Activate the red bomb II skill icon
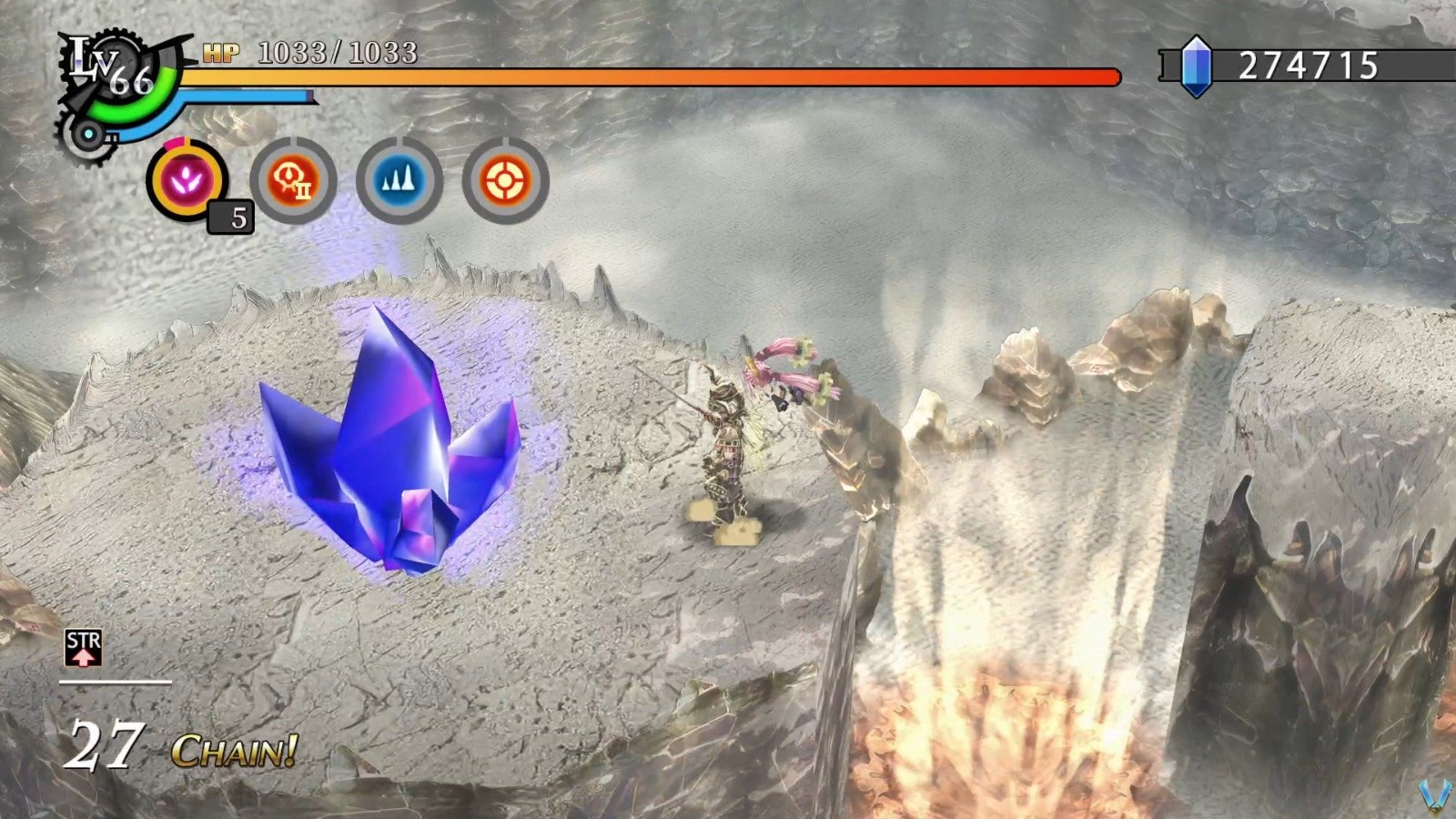Screen dimensions: 1456x819 293,180
